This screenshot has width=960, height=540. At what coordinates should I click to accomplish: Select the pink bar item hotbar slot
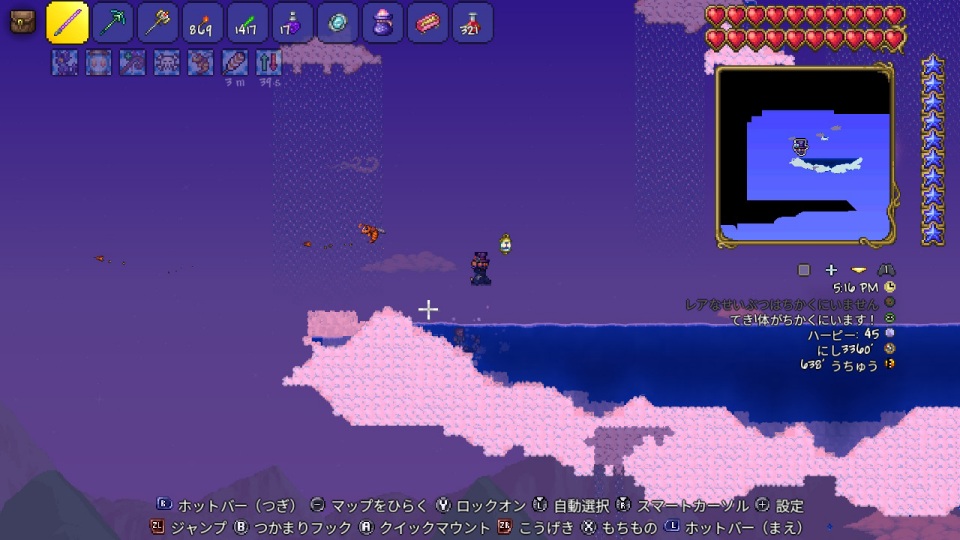(x=427, y=23)
